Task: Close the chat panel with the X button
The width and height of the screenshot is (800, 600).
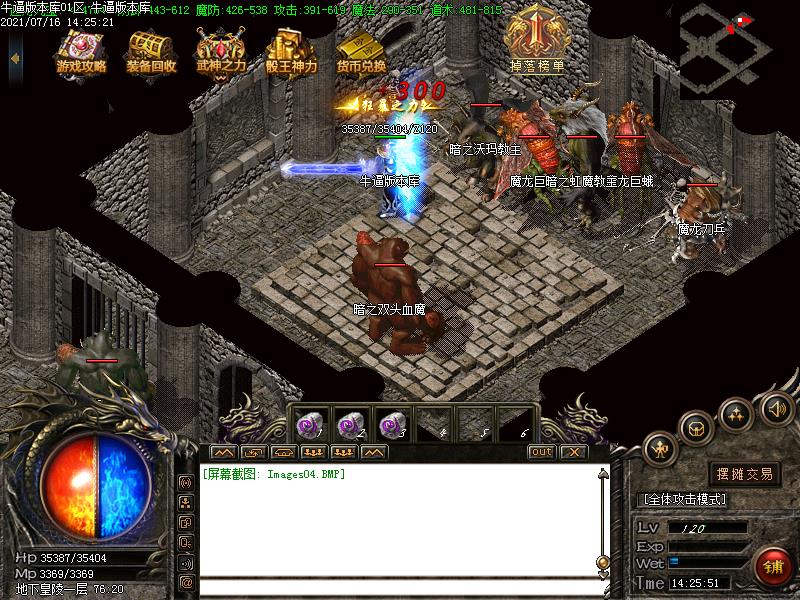Action: point(572,452)
